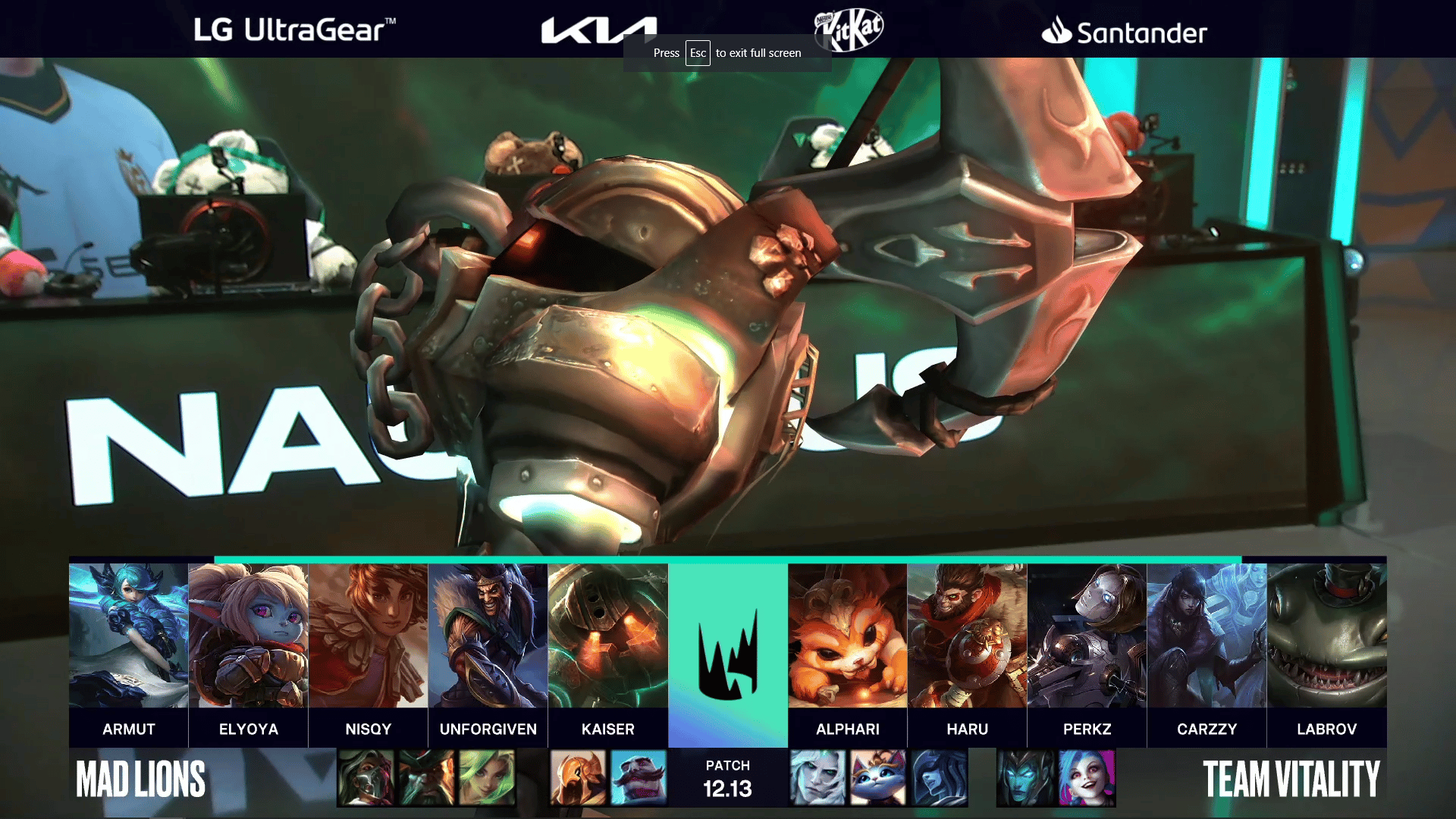Select the banned Braum icon
The image size is (1456, 819).
(x=639, y=778)
